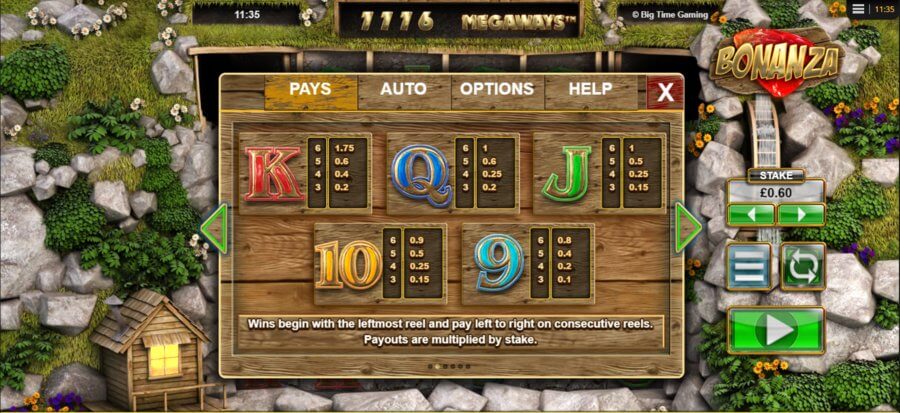
Task: Decrease the stake amount
Action: pyautogui.click(x=751, y=215)
